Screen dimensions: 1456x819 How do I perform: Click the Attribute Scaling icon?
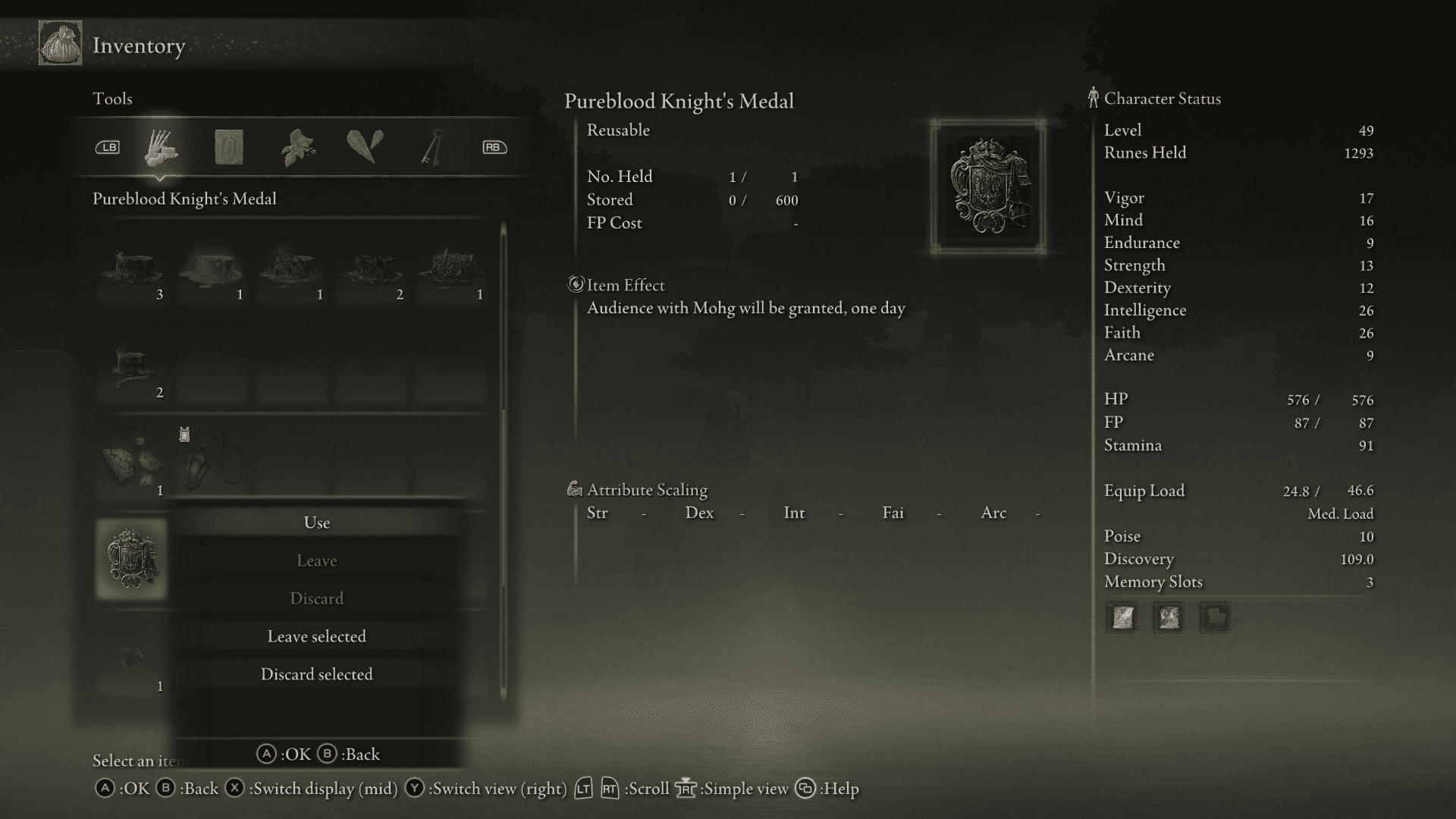point(574,490)
